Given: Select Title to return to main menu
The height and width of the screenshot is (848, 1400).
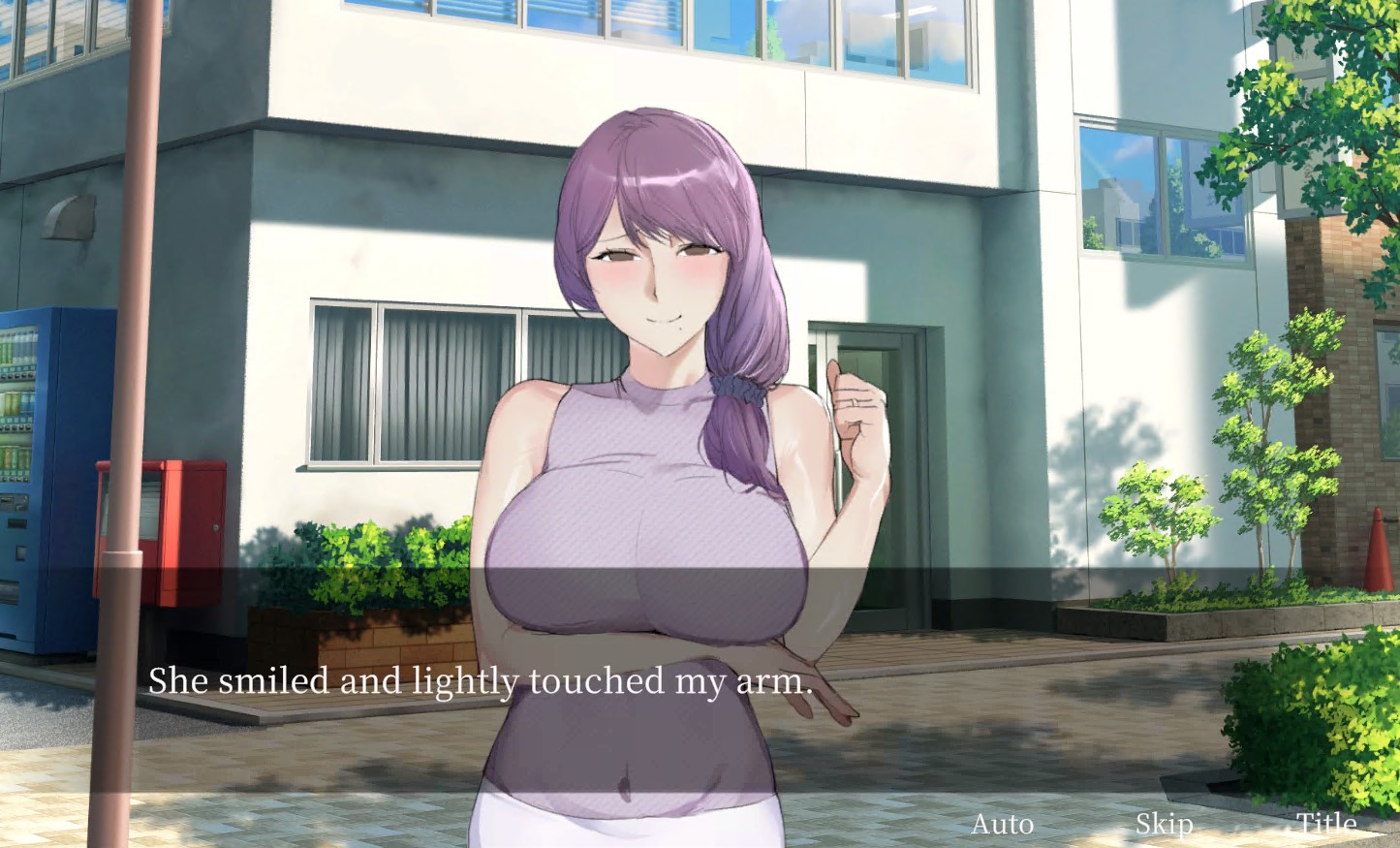Looking at the screenshot, I should 1324,825.
